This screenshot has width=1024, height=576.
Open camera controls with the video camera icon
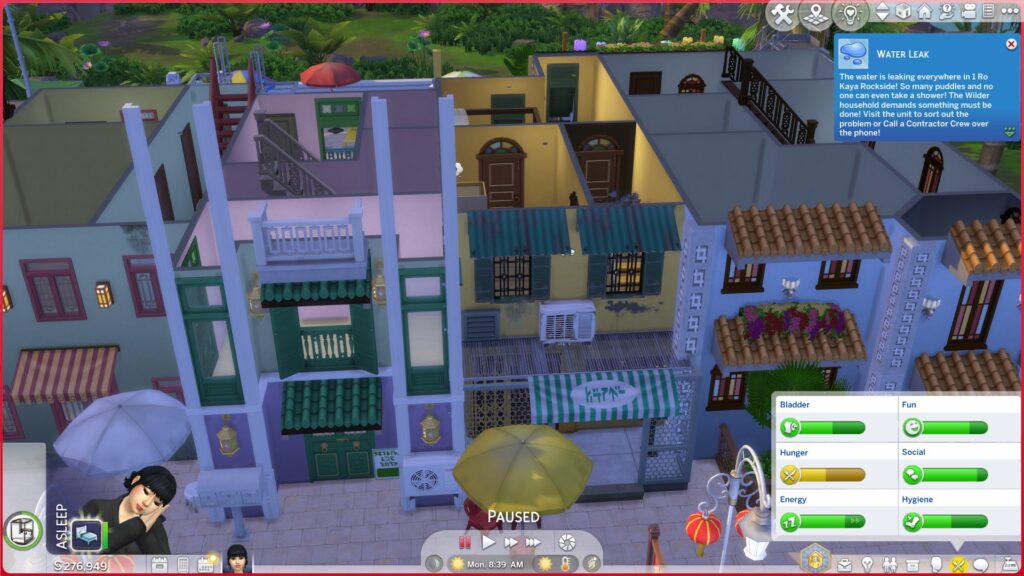967,12
